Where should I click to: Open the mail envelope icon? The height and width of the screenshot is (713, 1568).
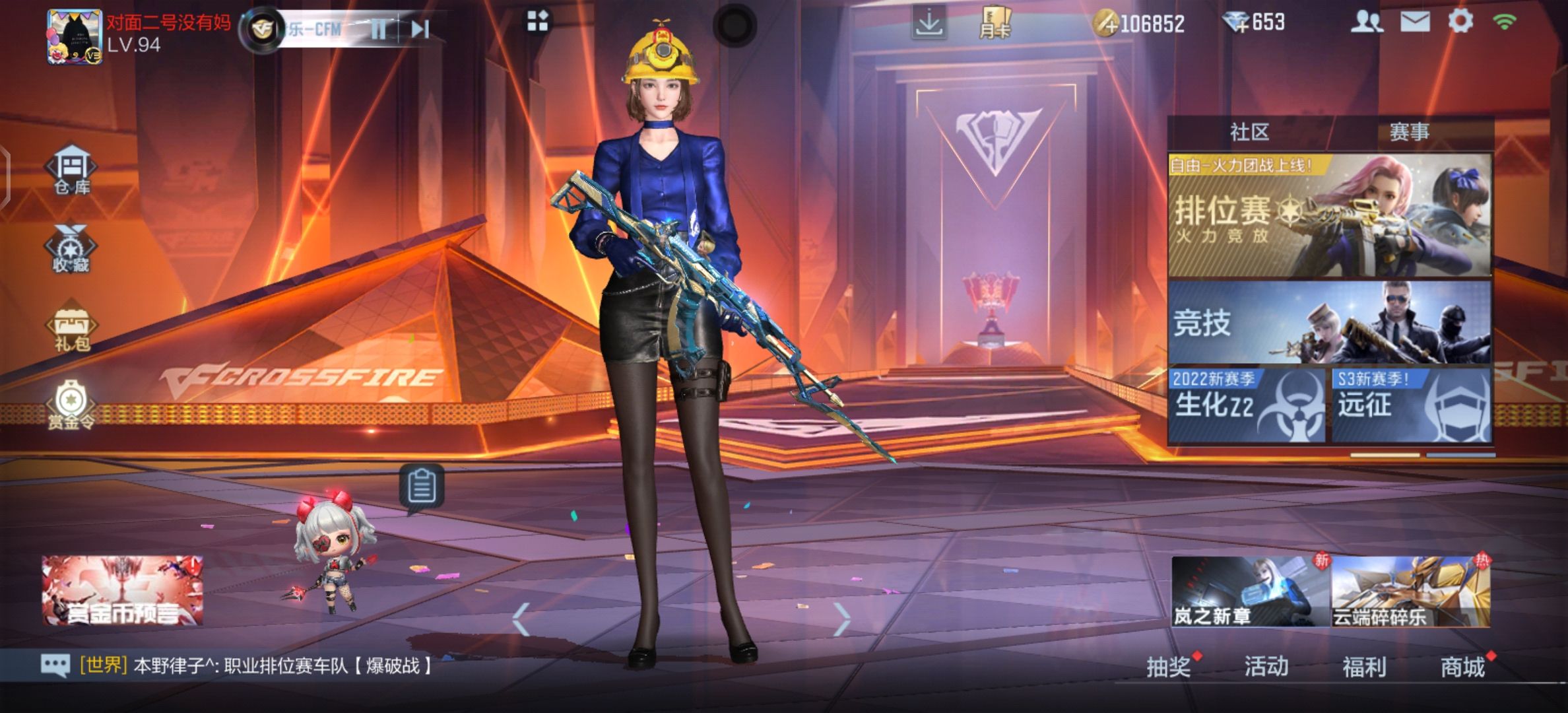click(1415, 22)
